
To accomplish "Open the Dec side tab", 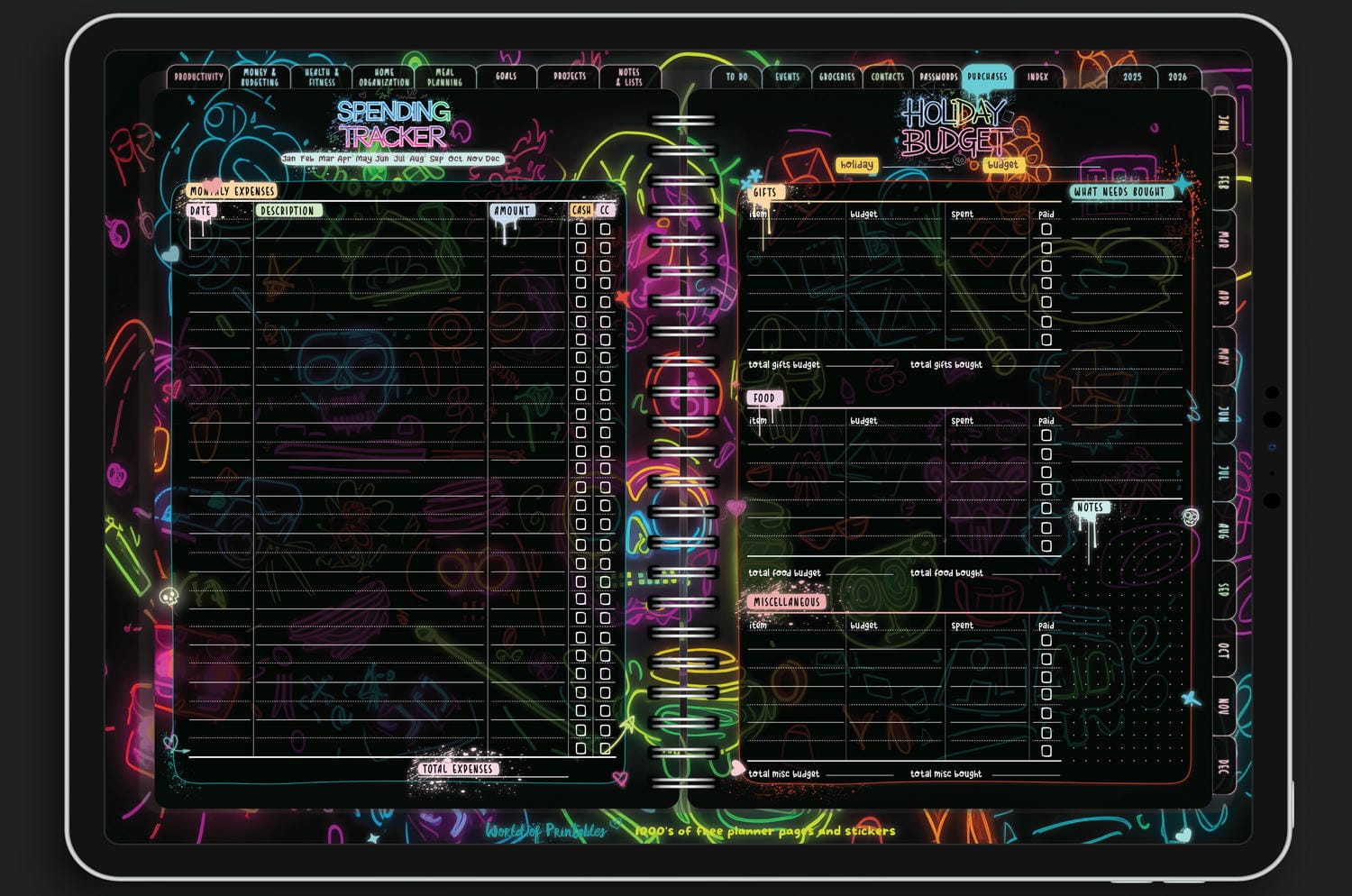I will pos(1223,767).
